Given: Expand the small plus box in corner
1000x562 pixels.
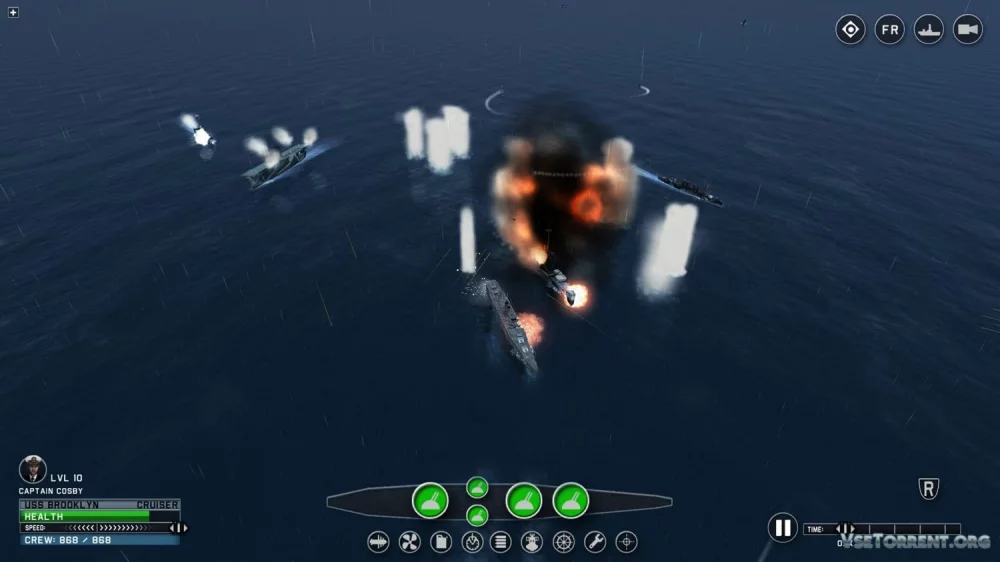Looking at the screenshot, I should coord(13,12).
